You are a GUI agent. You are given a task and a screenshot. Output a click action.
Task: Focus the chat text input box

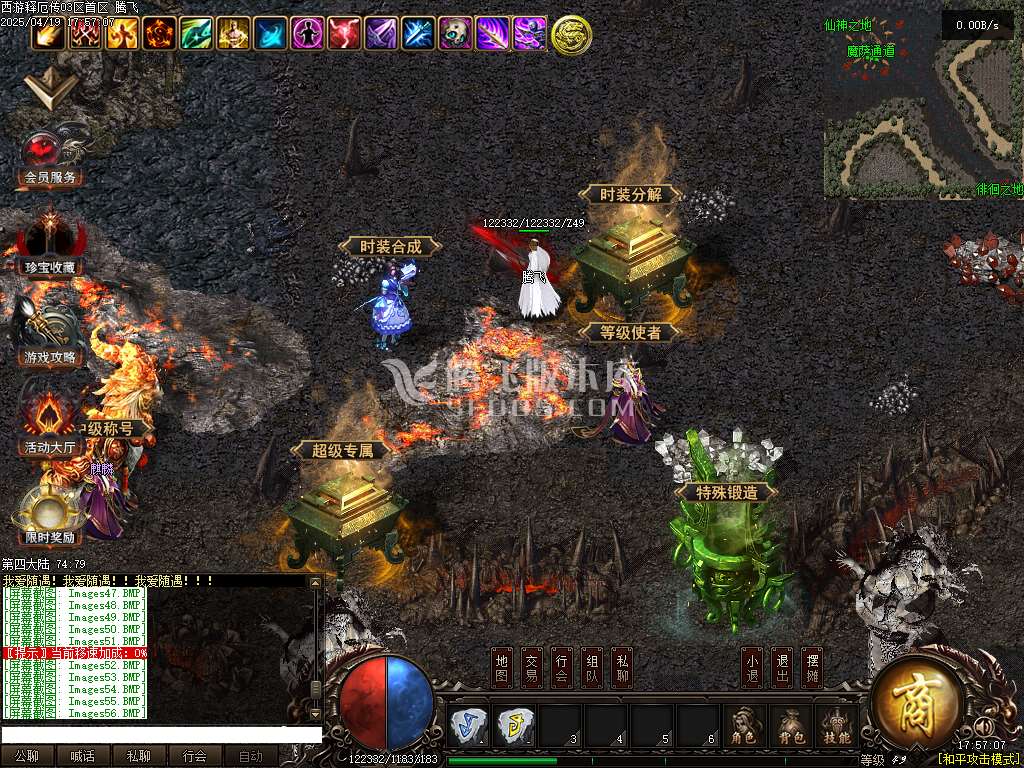[x=160, y=734]
